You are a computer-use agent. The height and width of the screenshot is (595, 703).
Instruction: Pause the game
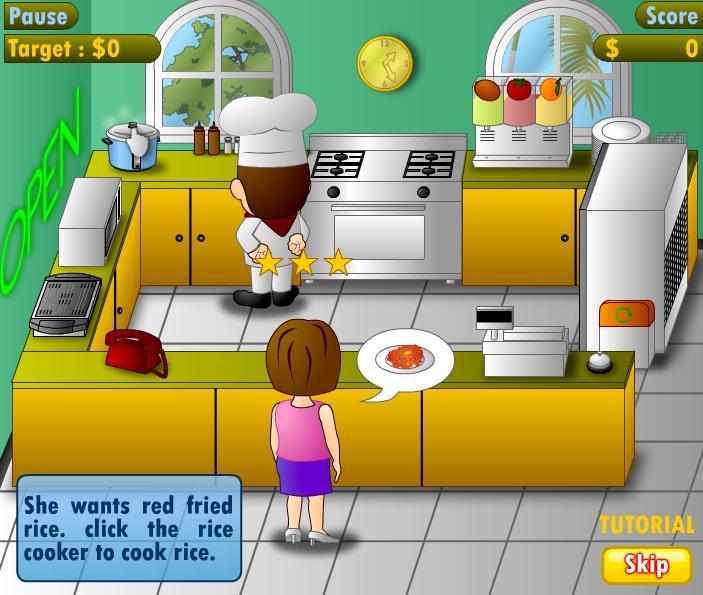coord(38,15)
